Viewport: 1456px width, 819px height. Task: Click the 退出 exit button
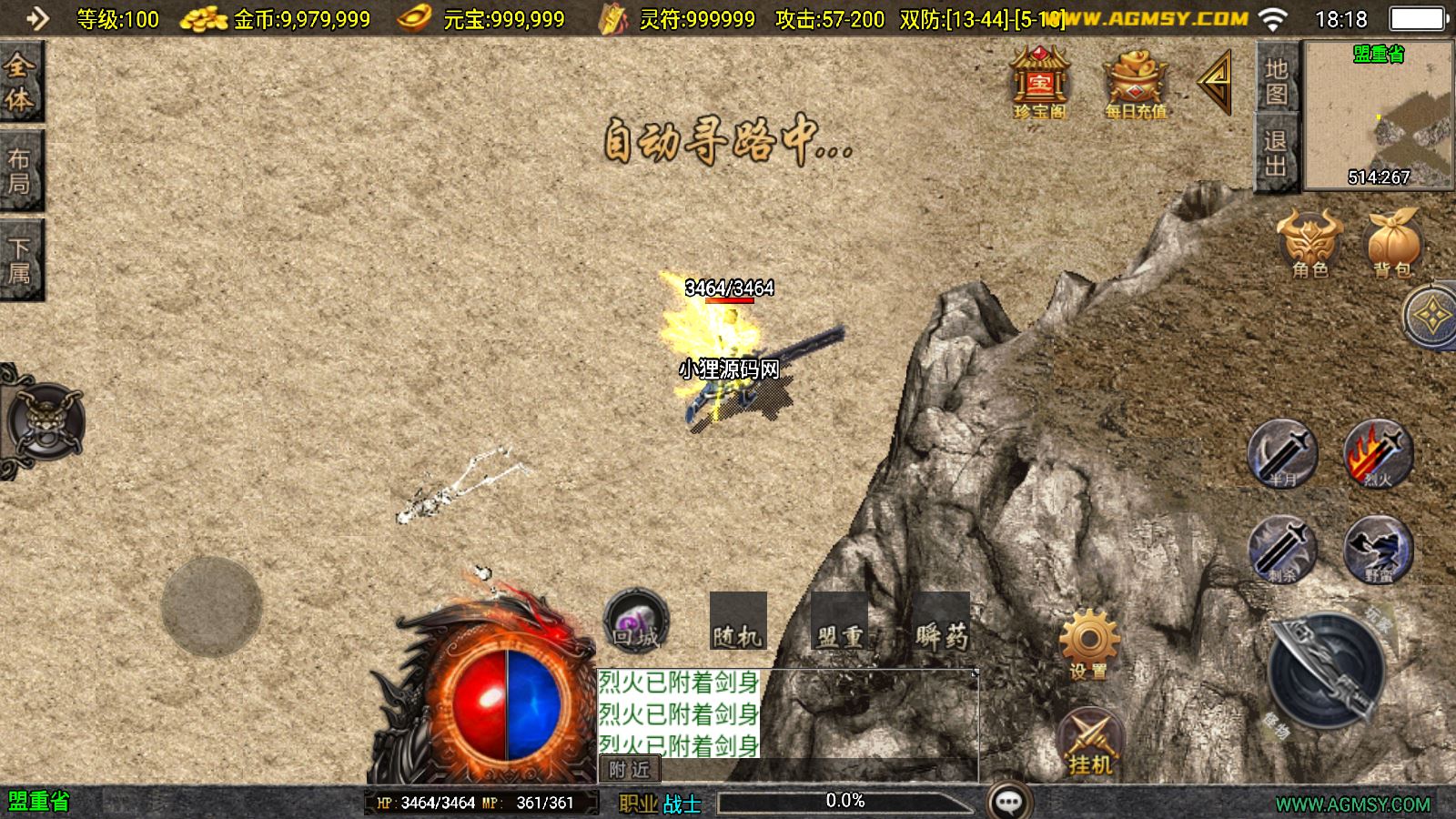click(1276, 153)
